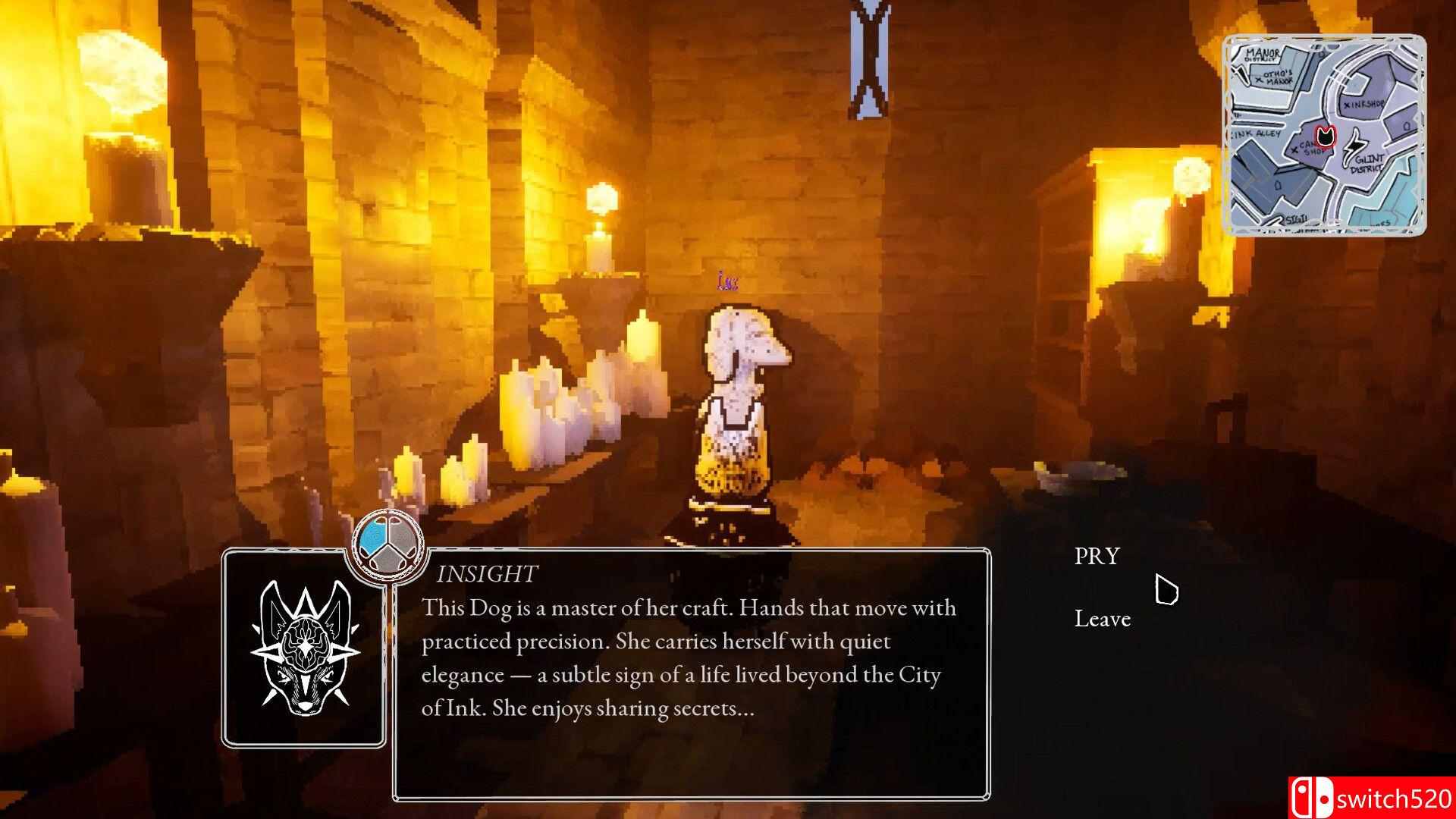
Task: Click the Inkshop X marker on the minimap
Action: pos(1347,105)
